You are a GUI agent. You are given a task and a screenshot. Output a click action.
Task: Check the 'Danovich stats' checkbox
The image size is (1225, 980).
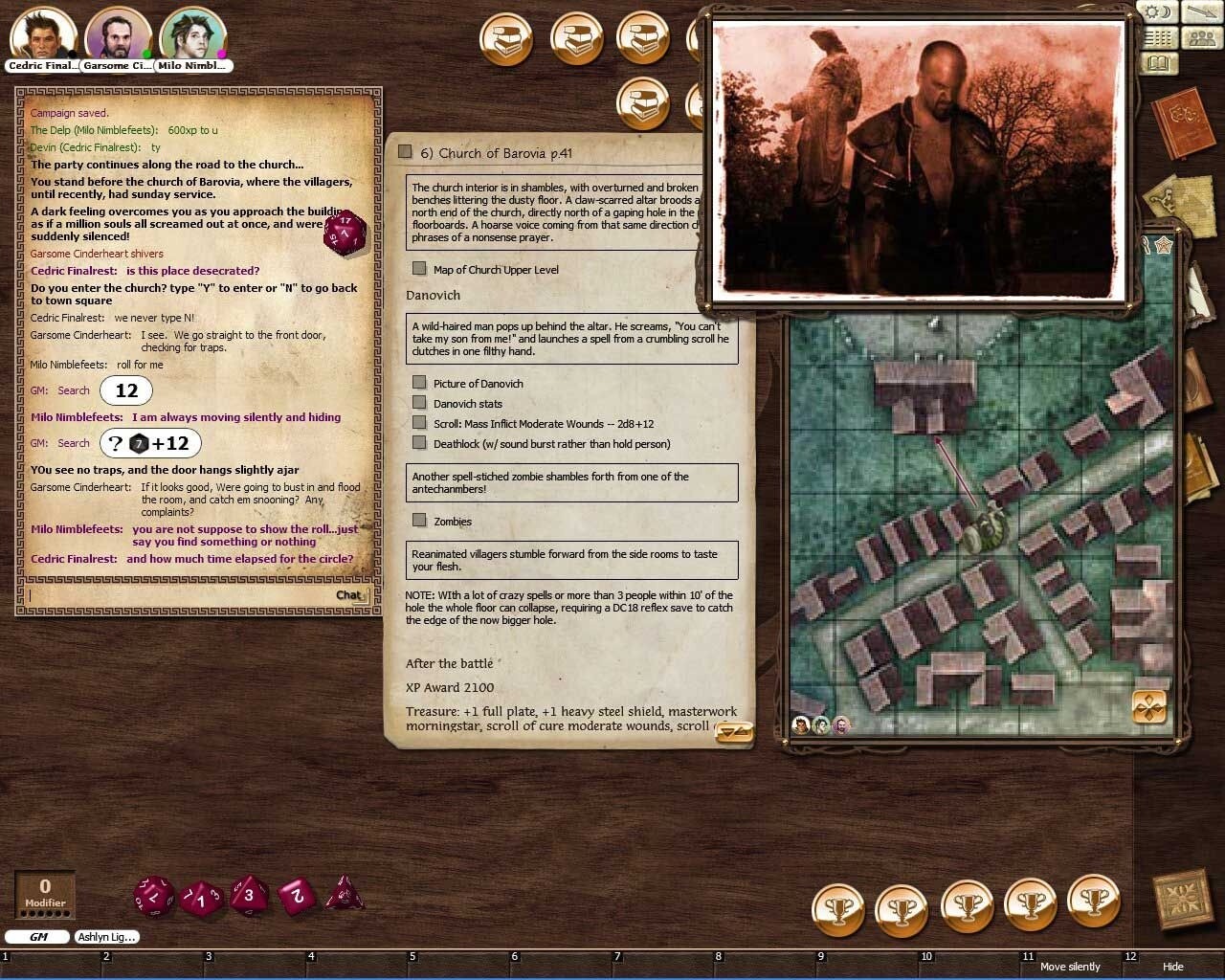tap(419, 403)
